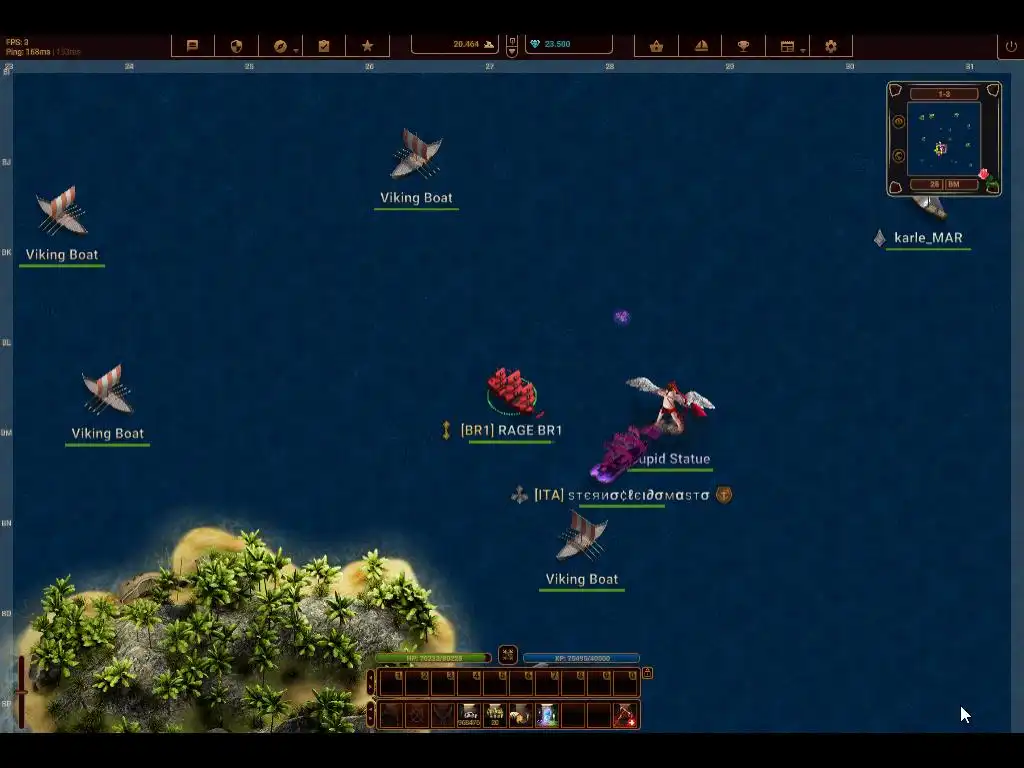Screen dimensions: 1024x768
Task: Click the minimap ocean view
Action: point(943,138)
